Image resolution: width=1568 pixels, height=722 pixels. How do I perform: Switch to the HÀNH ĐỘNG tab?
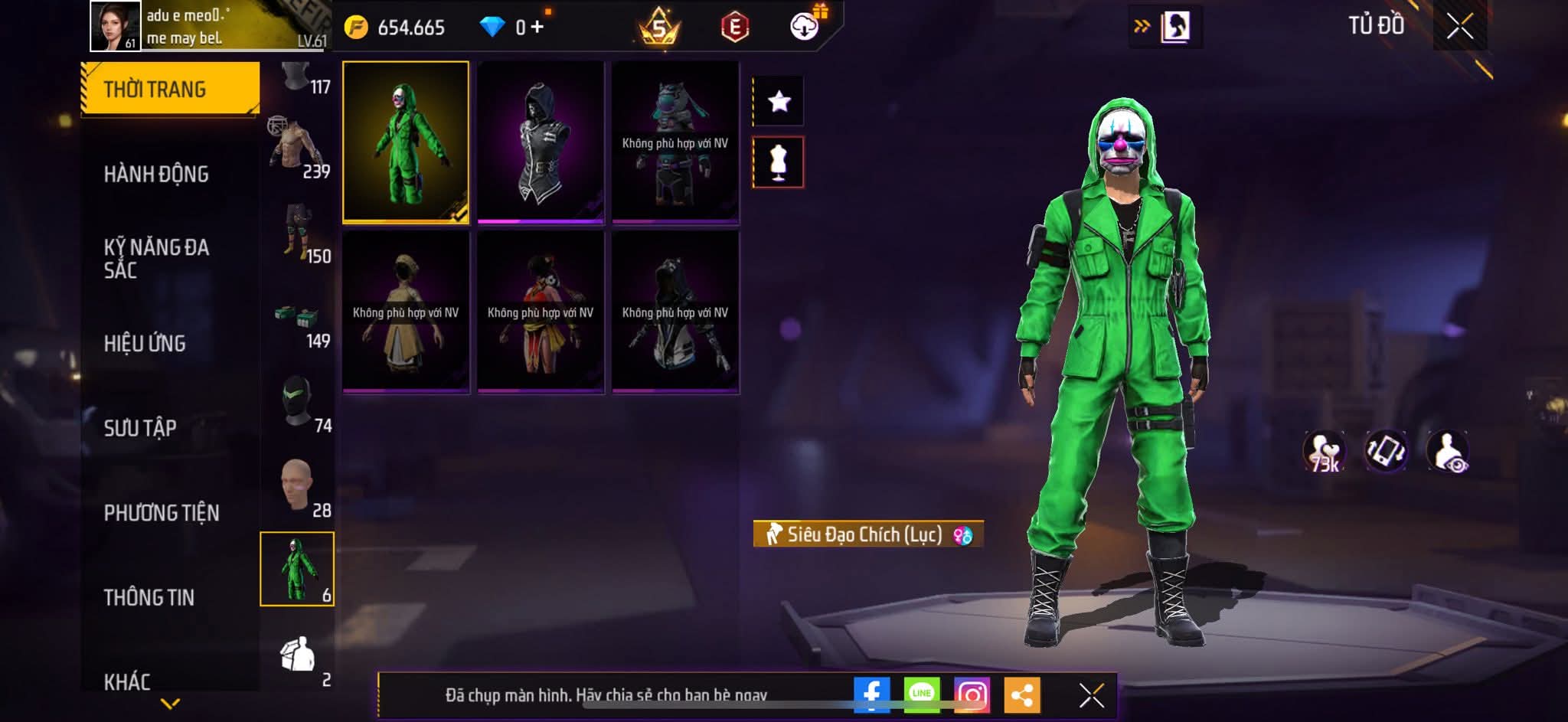(x=157, y=174)
